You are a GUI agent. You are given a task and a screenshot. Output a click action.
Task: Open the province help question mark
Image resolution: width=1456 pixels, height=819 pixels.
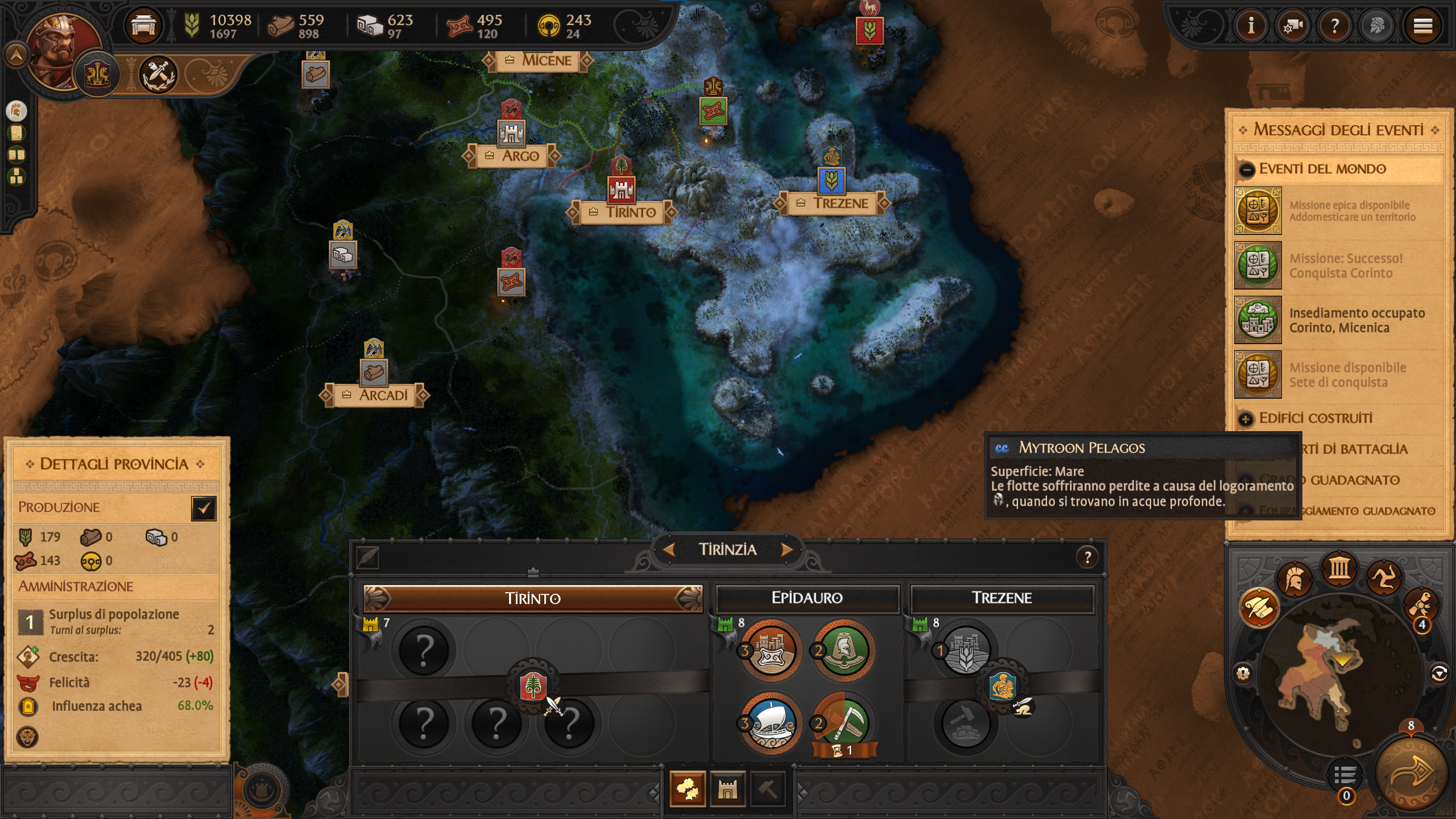point(1087,557)
